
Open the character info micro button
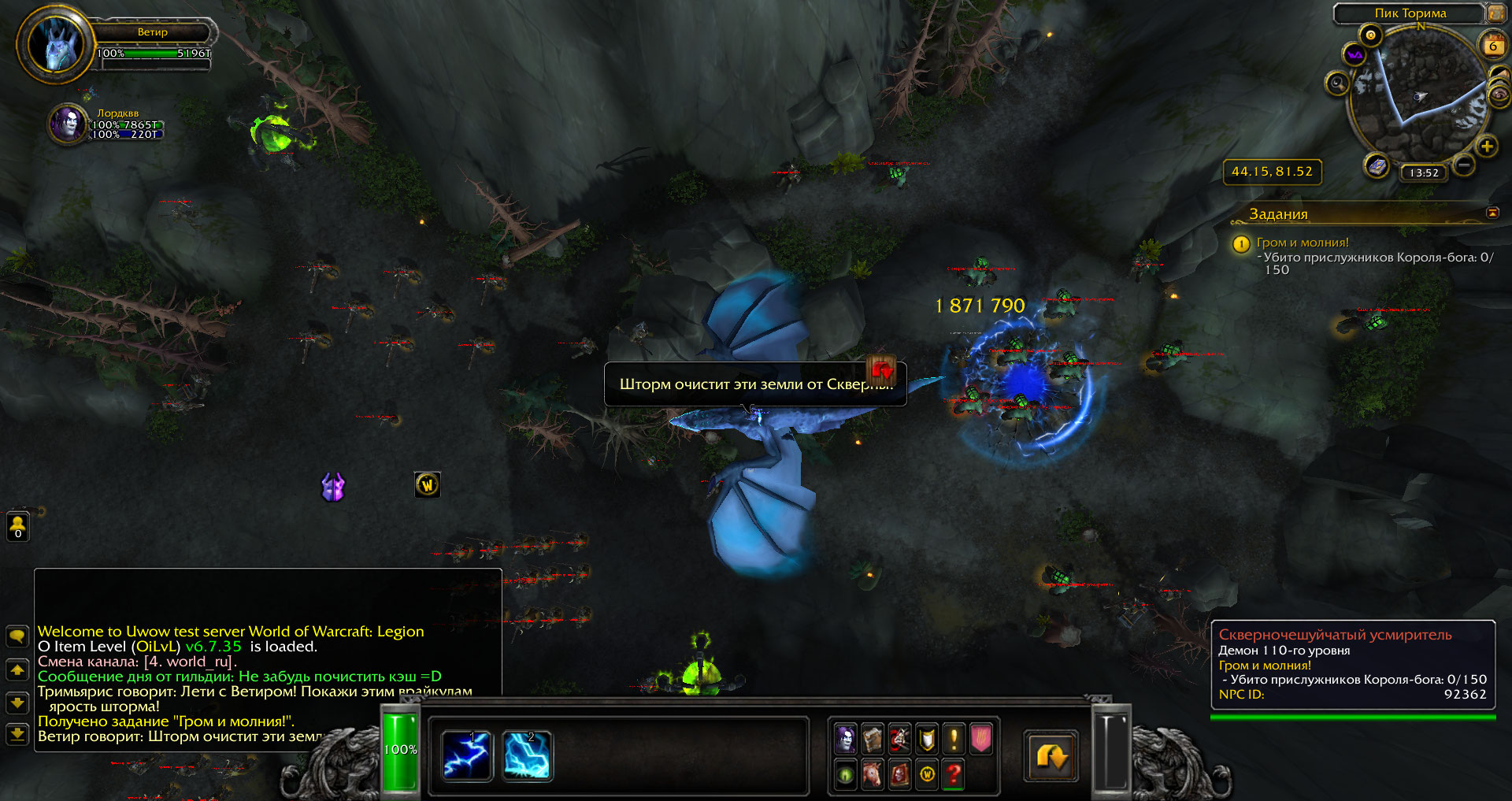[846, 739]
